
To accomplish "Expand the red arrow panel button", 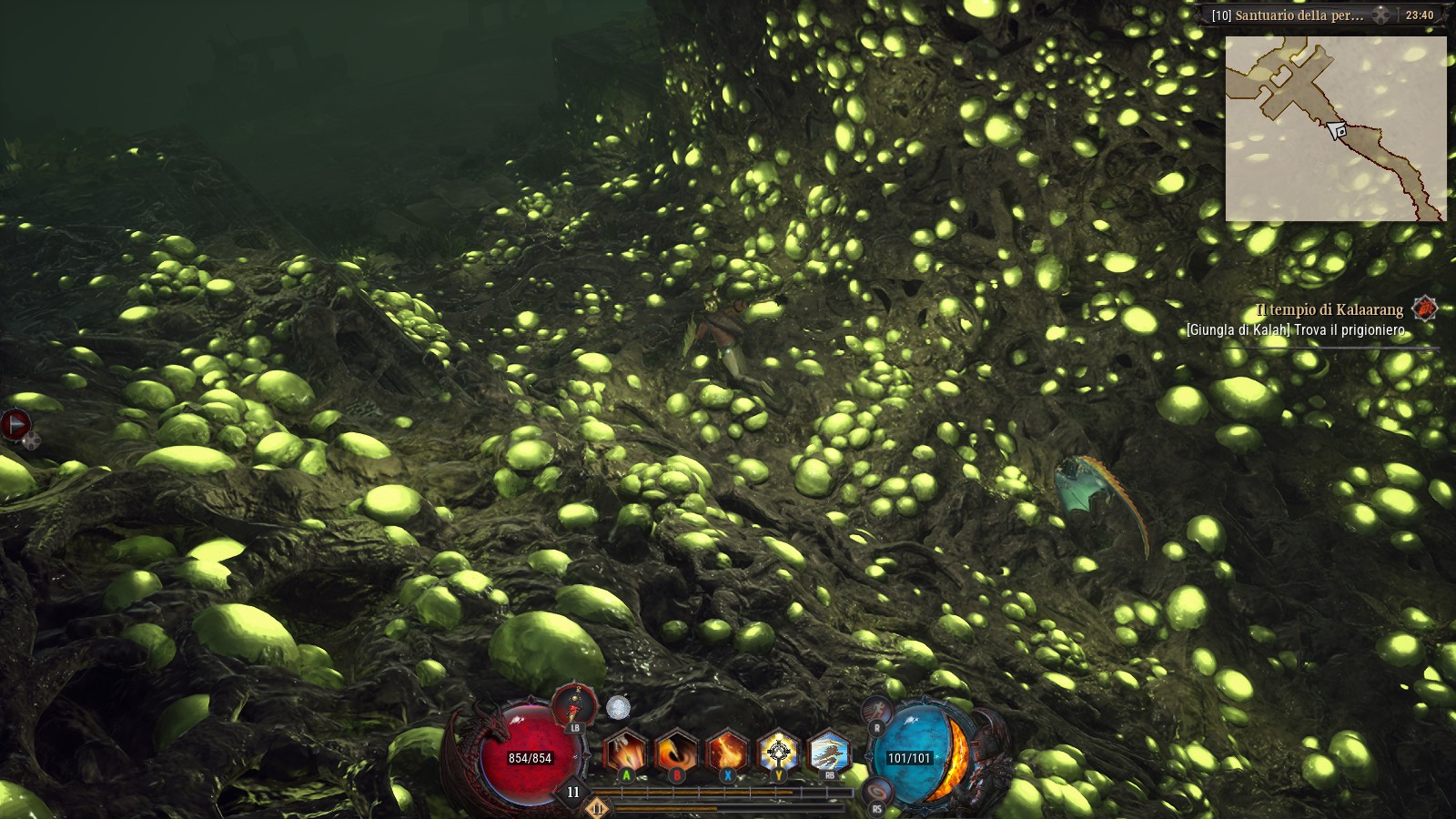I will pos(15,424).
